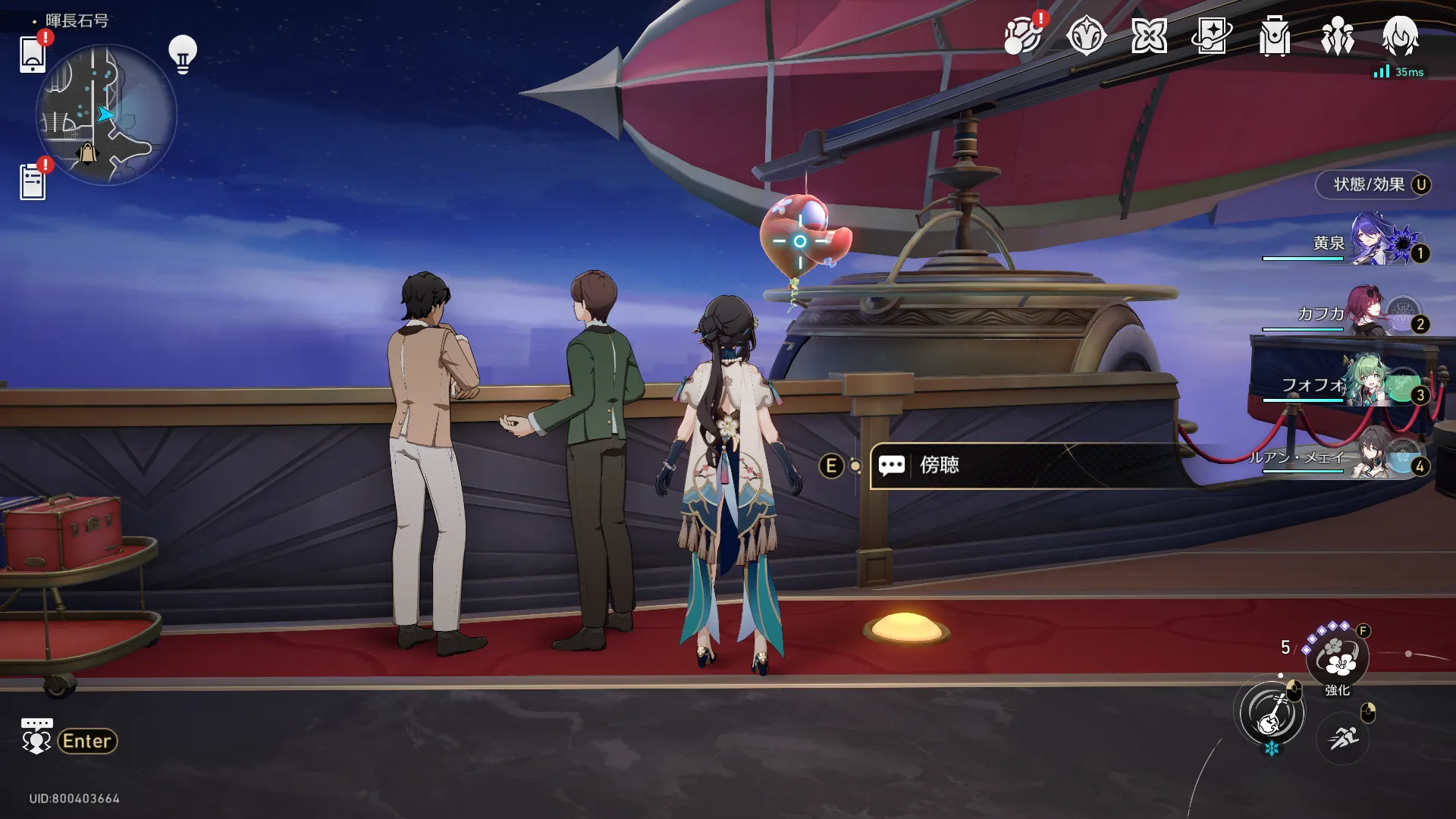Open the quest clipboard icon
The height and width of the screenshot is (819, 1456).
33,182
